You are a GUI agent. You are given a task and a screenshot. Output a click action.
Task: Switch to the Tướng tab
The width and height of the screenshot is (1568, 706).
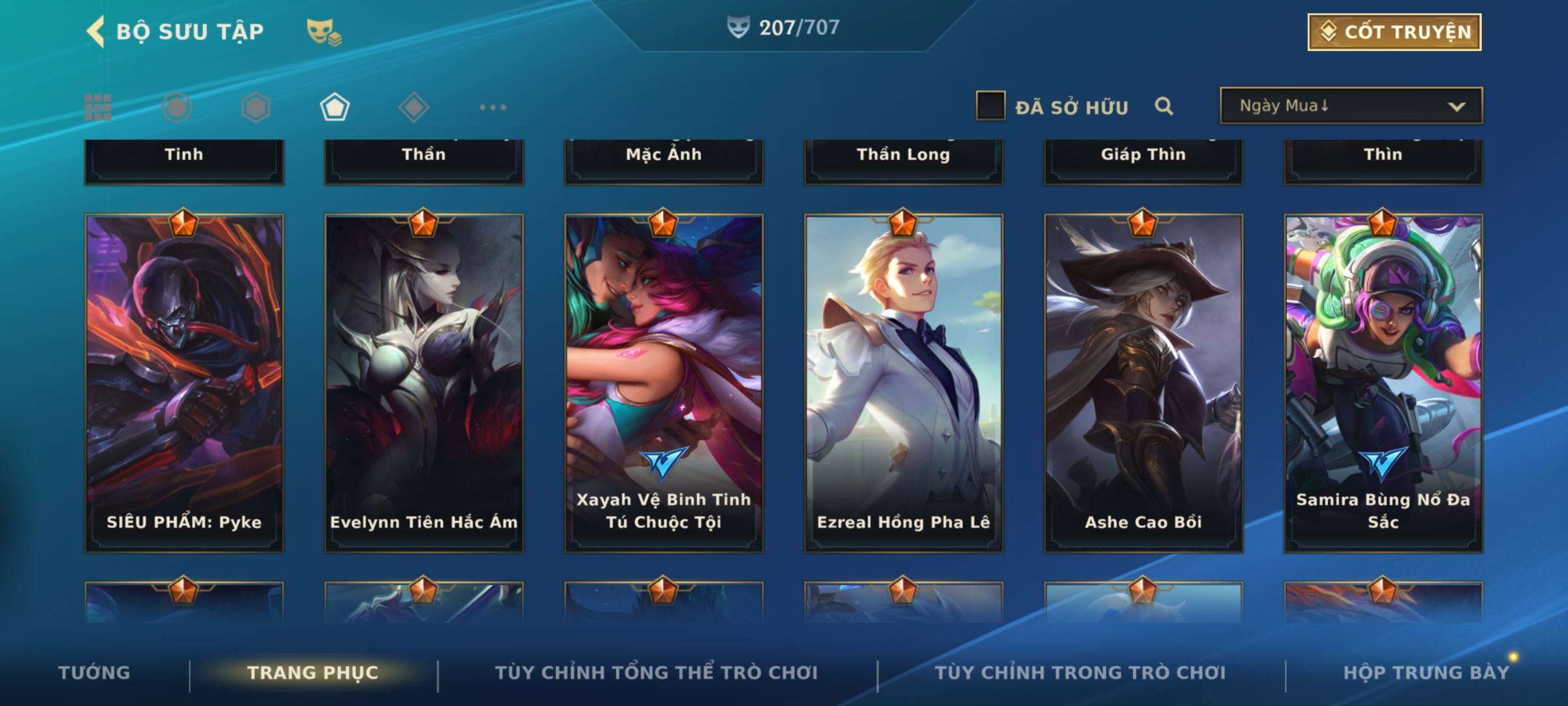[94, 673]
